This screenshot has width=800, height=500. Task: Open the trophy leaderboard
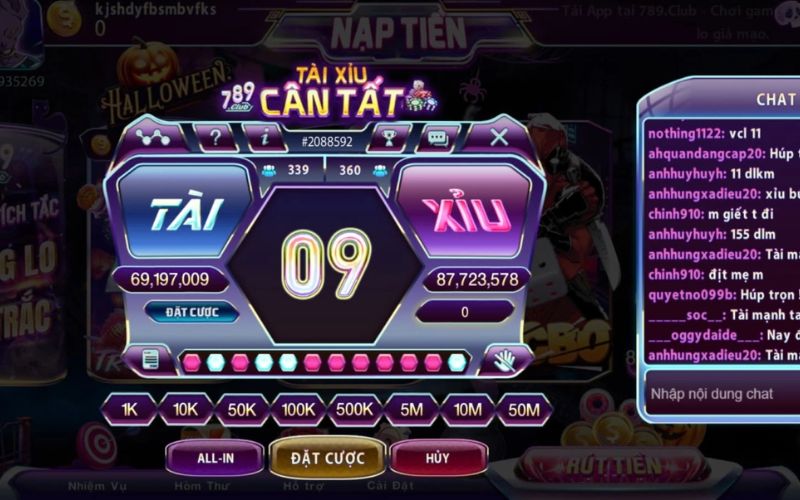tap(388, 137)
